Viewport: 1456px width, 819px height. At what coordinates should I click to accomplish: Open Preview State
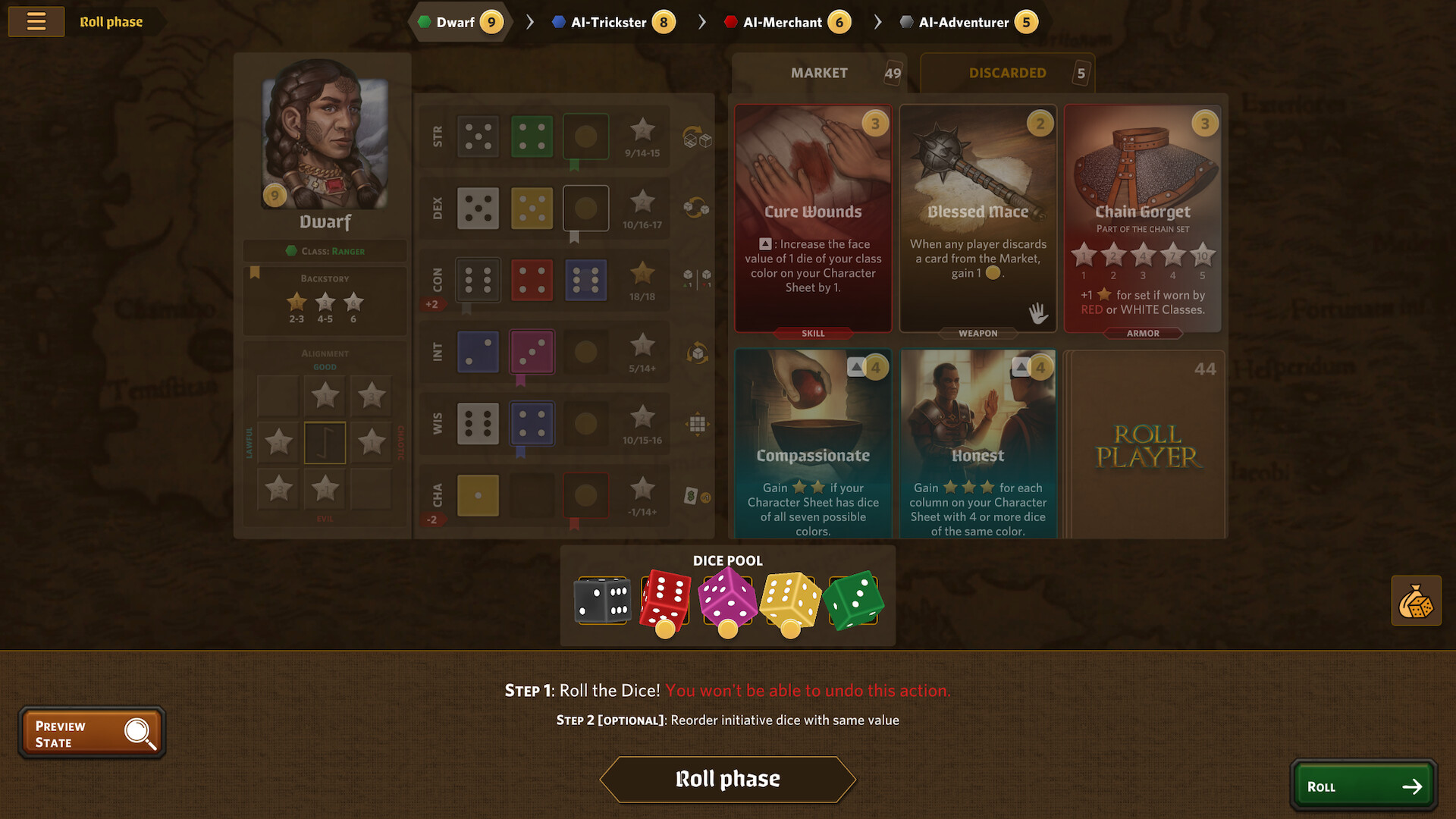[x=91, y=732]
